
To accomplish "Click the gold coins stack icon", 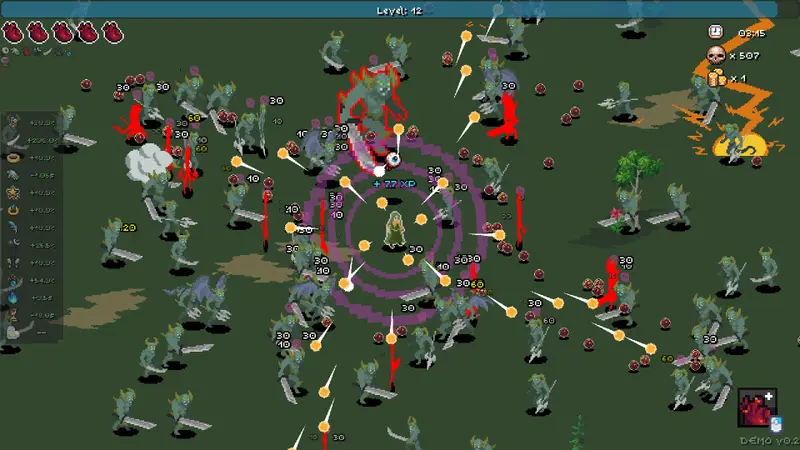I will 716,77.
